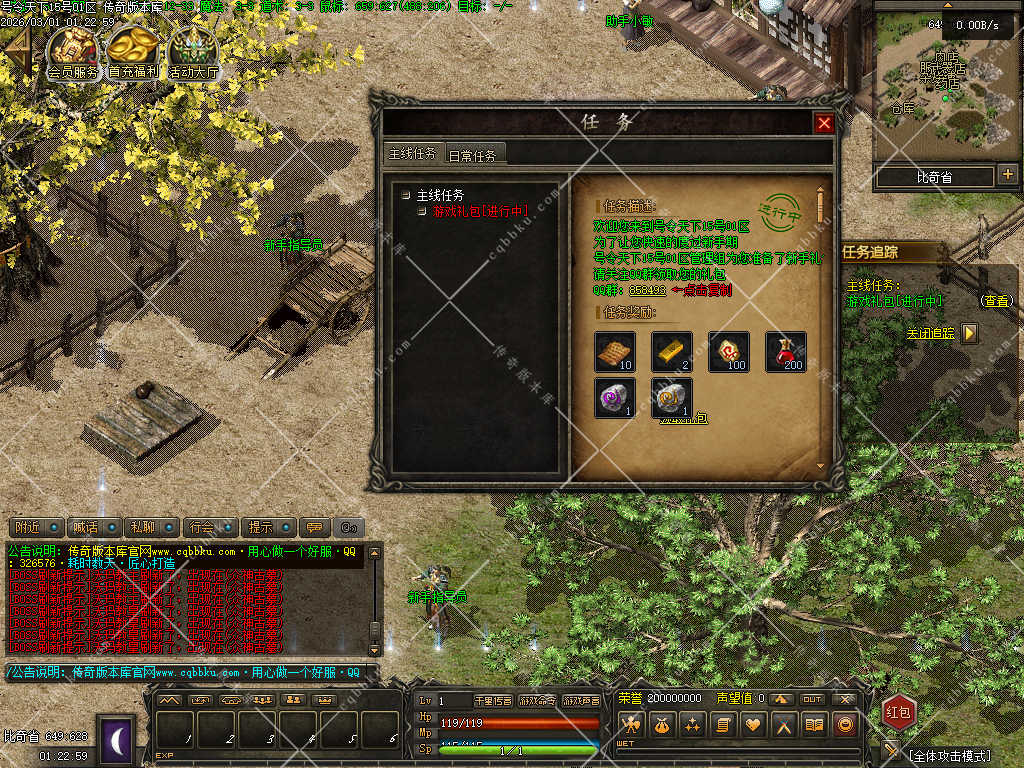
Task: Select the gold bar reward icon
Action: point(672,352)
